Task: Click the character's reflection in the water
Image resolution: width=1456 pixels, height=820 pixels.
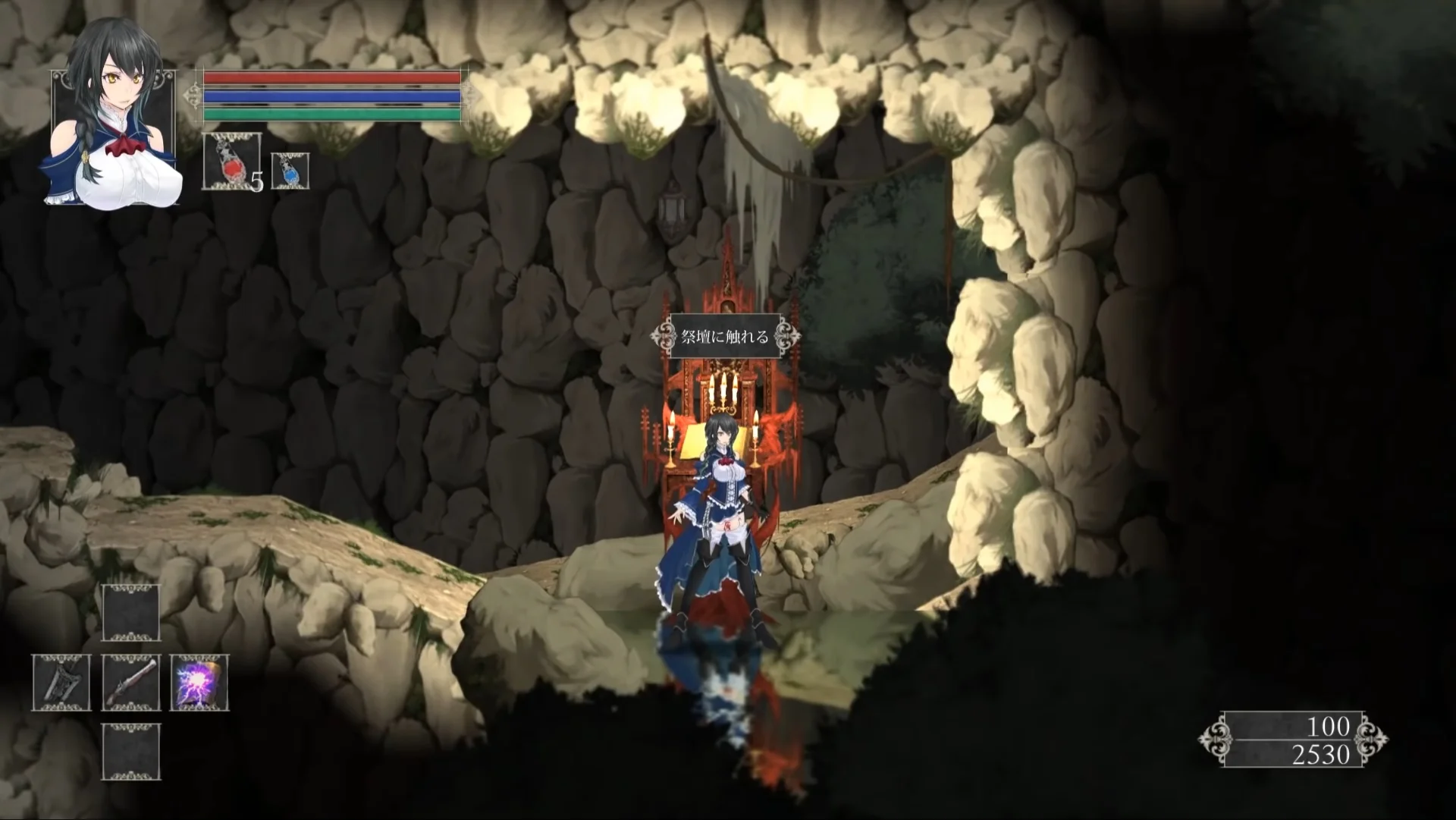Action: (720, 675)
